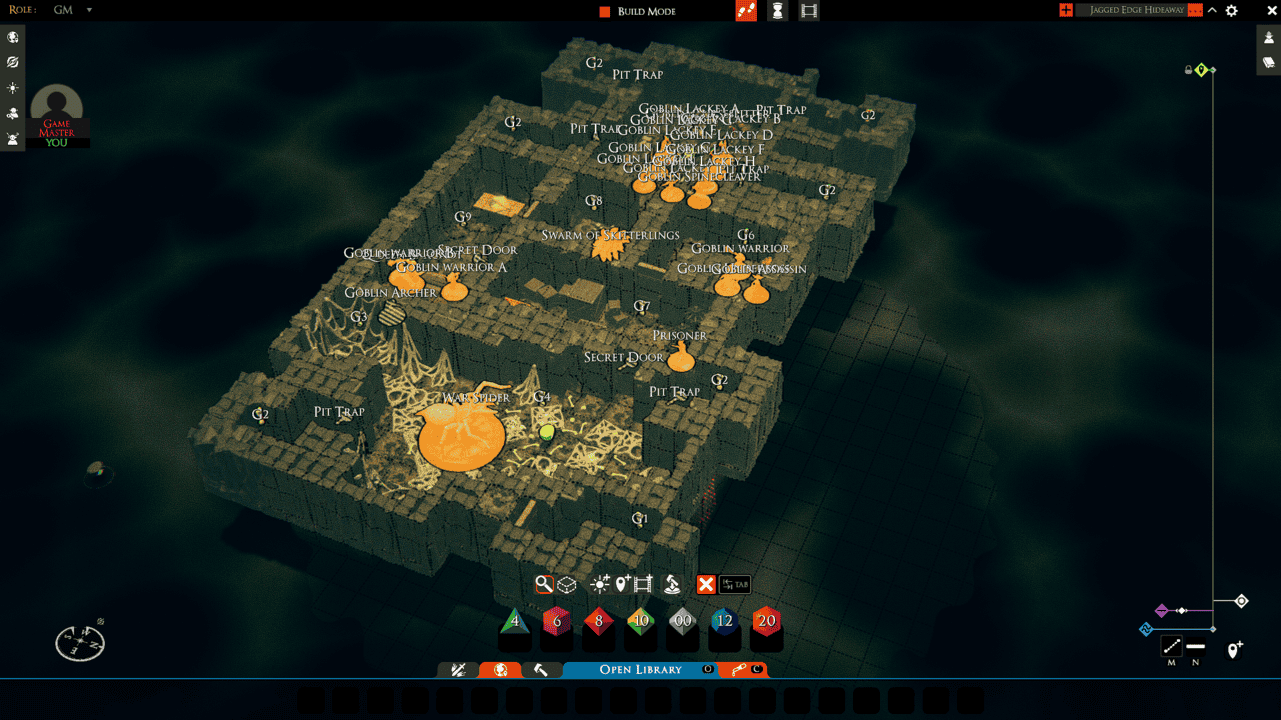Click the purple floor slider handle
Screen dimensions: 1281x720
(x=1161, y=610)
